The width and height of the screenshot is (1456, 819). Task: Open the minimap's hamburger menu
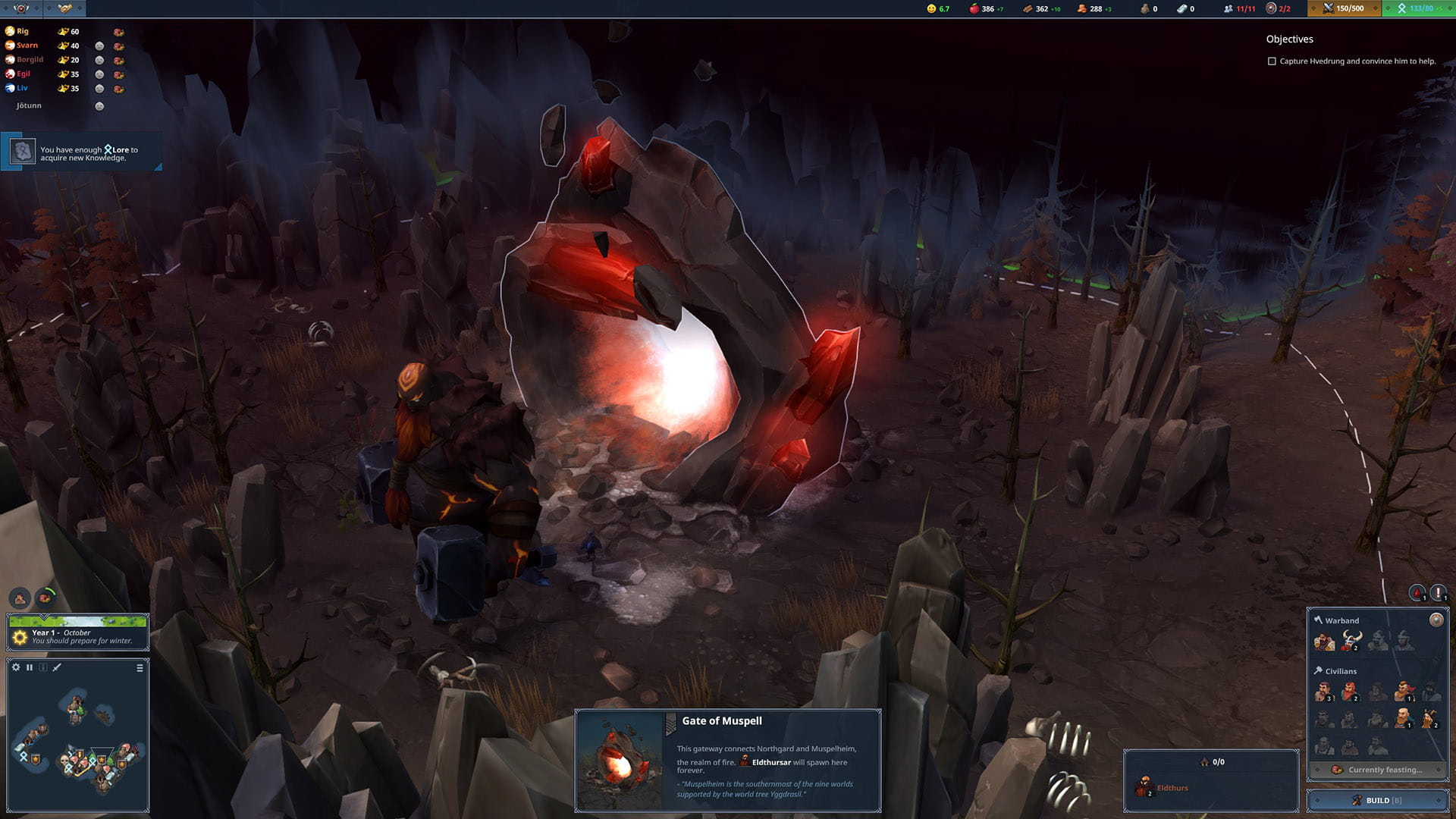pos(140,668)
